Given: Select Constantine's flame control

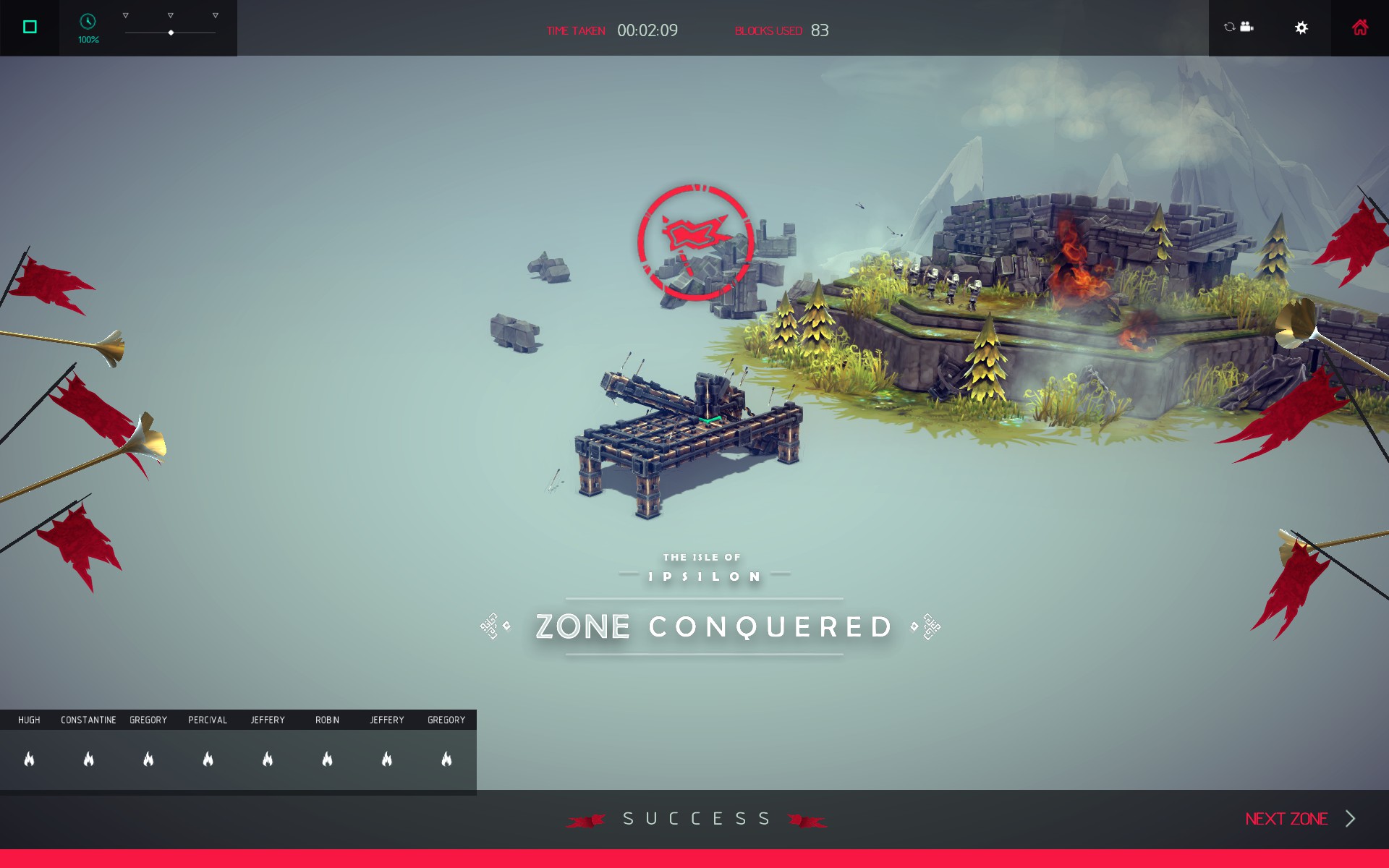Looking at the screenshot, I should (89, 759).
